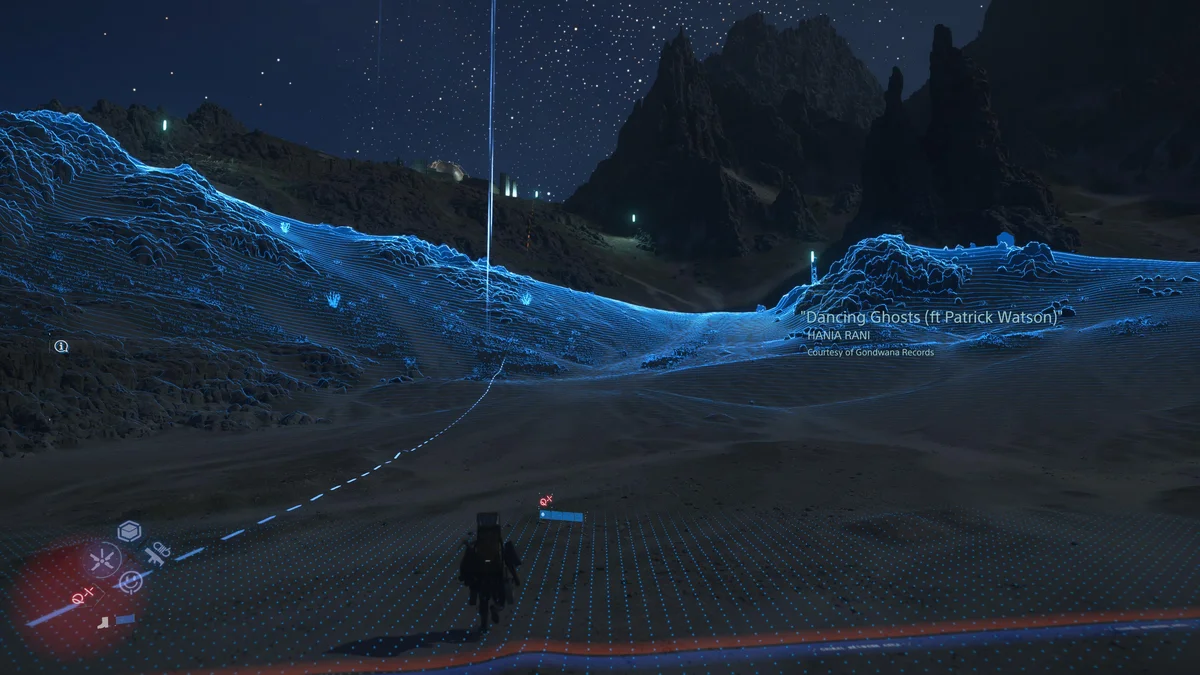Activate the Odradek scanner star icon
This screenshot has width=1200, height=675.
tap(101, 560)
